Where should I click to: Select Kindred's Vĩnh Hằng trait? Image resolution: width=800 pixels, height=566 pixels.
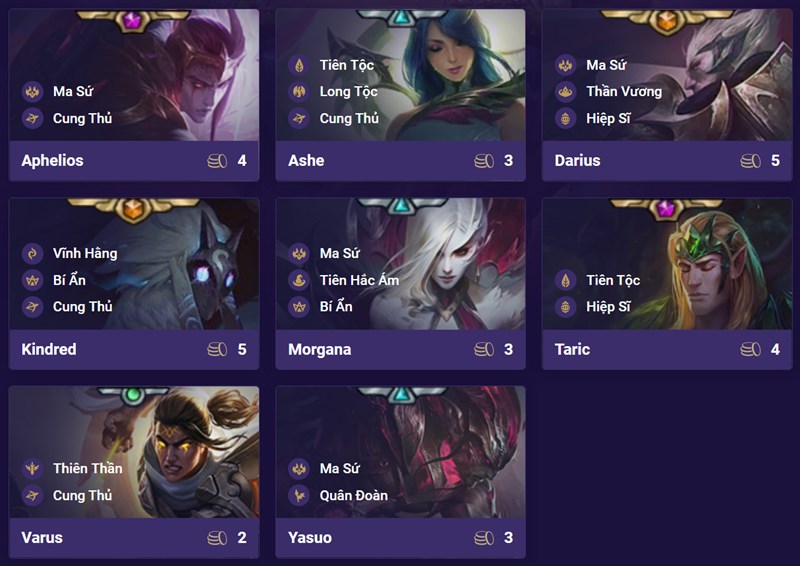pyautogui.click(x=84, y=253)
